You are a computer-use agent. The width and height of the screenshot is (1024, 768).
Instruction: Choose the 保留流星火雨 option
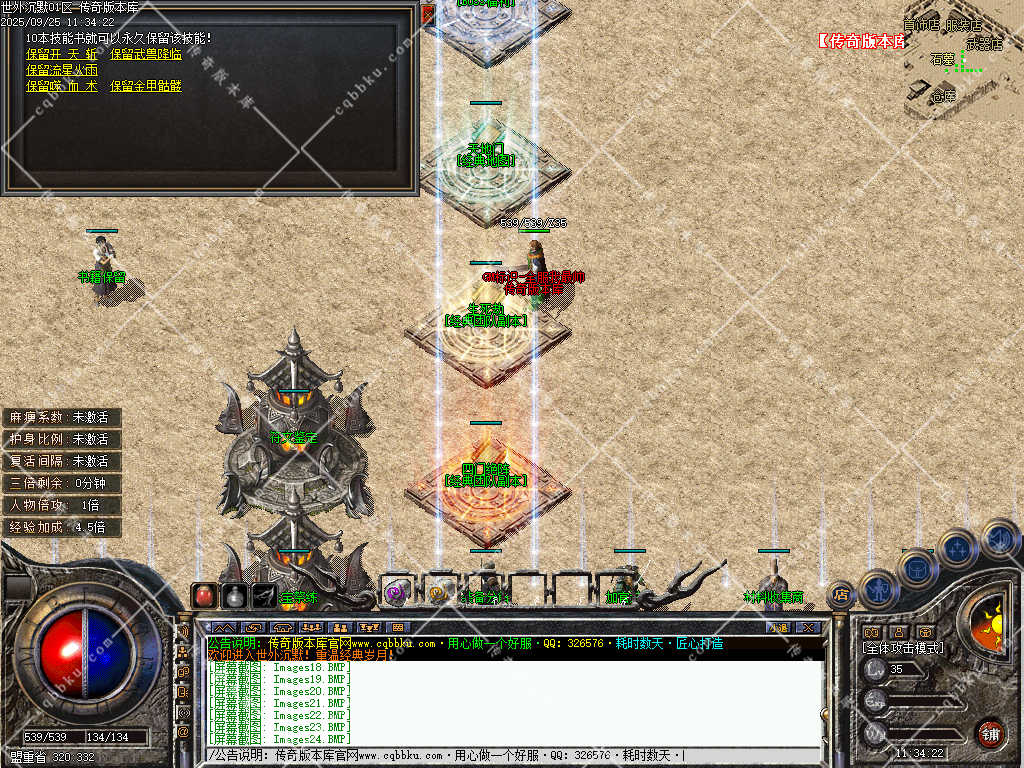62,70
